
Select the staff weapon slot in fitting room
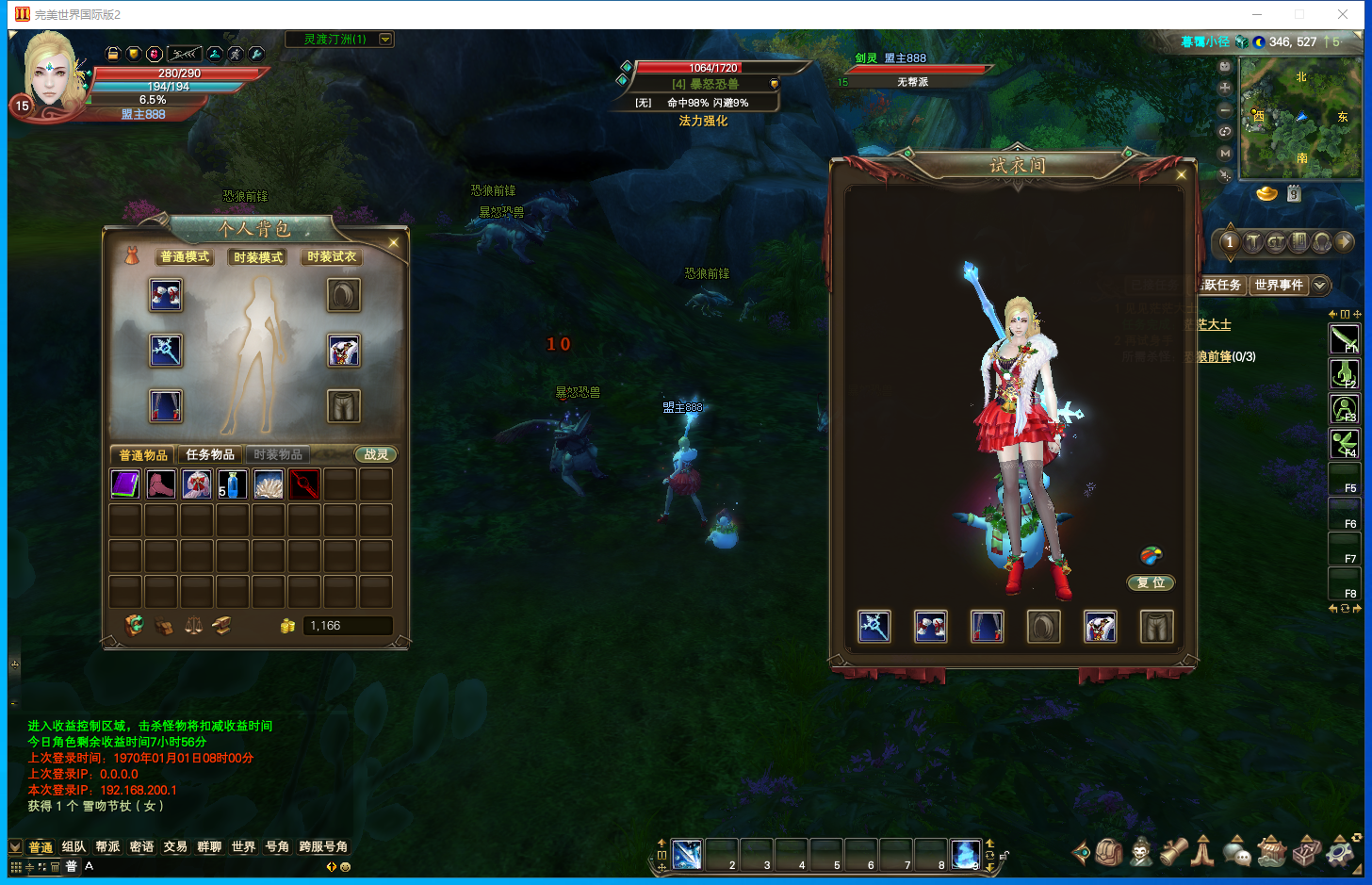point(874,627)
